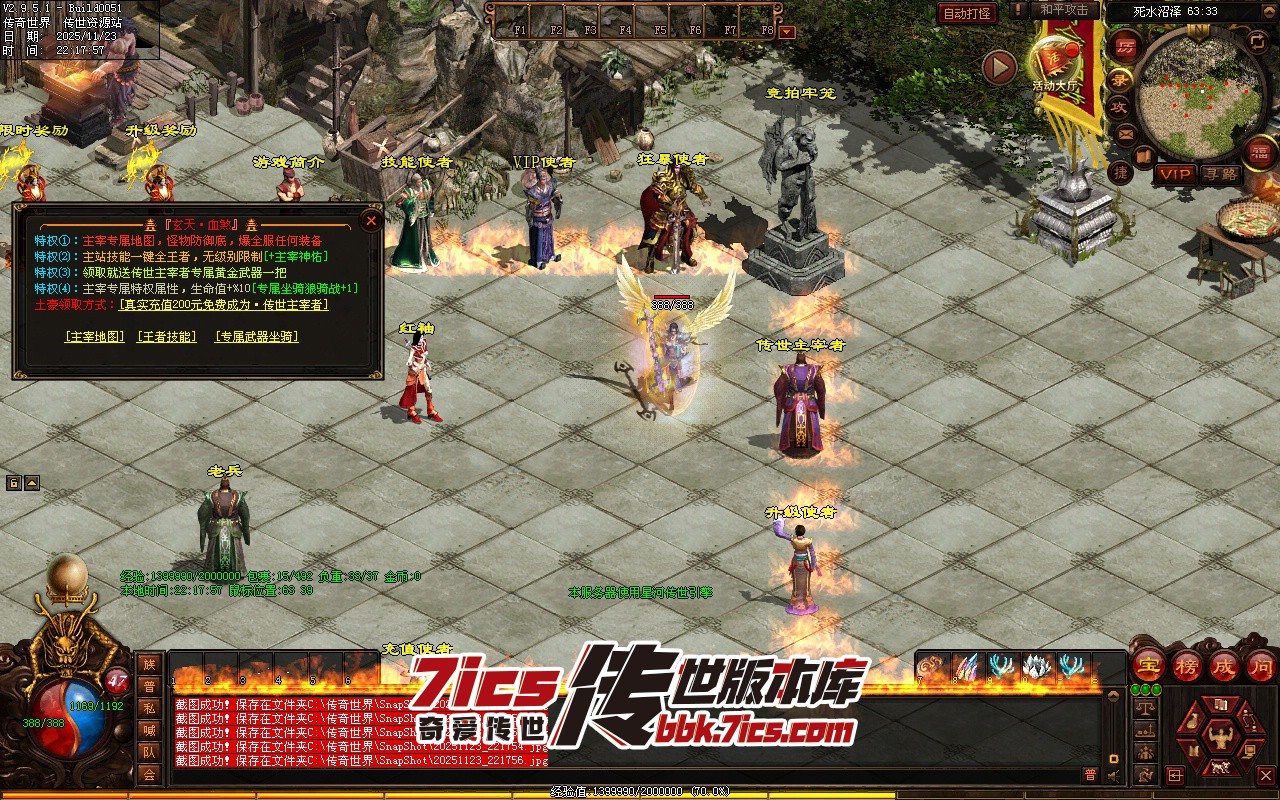
Task: Open the 成 achievements button
Action: point(1224,665)
